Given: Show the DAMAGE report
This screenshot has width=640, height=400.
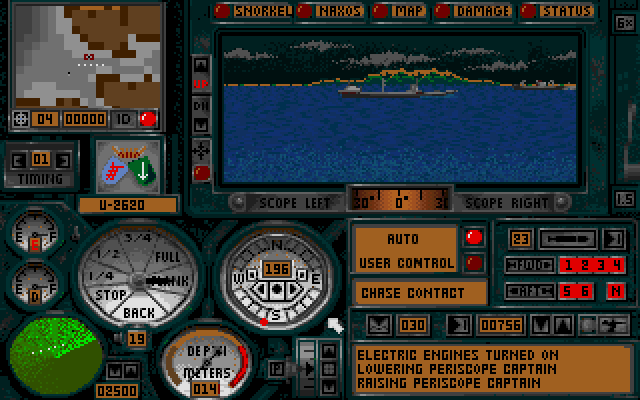Looking at the screenshot, I should tap(475, 12).
